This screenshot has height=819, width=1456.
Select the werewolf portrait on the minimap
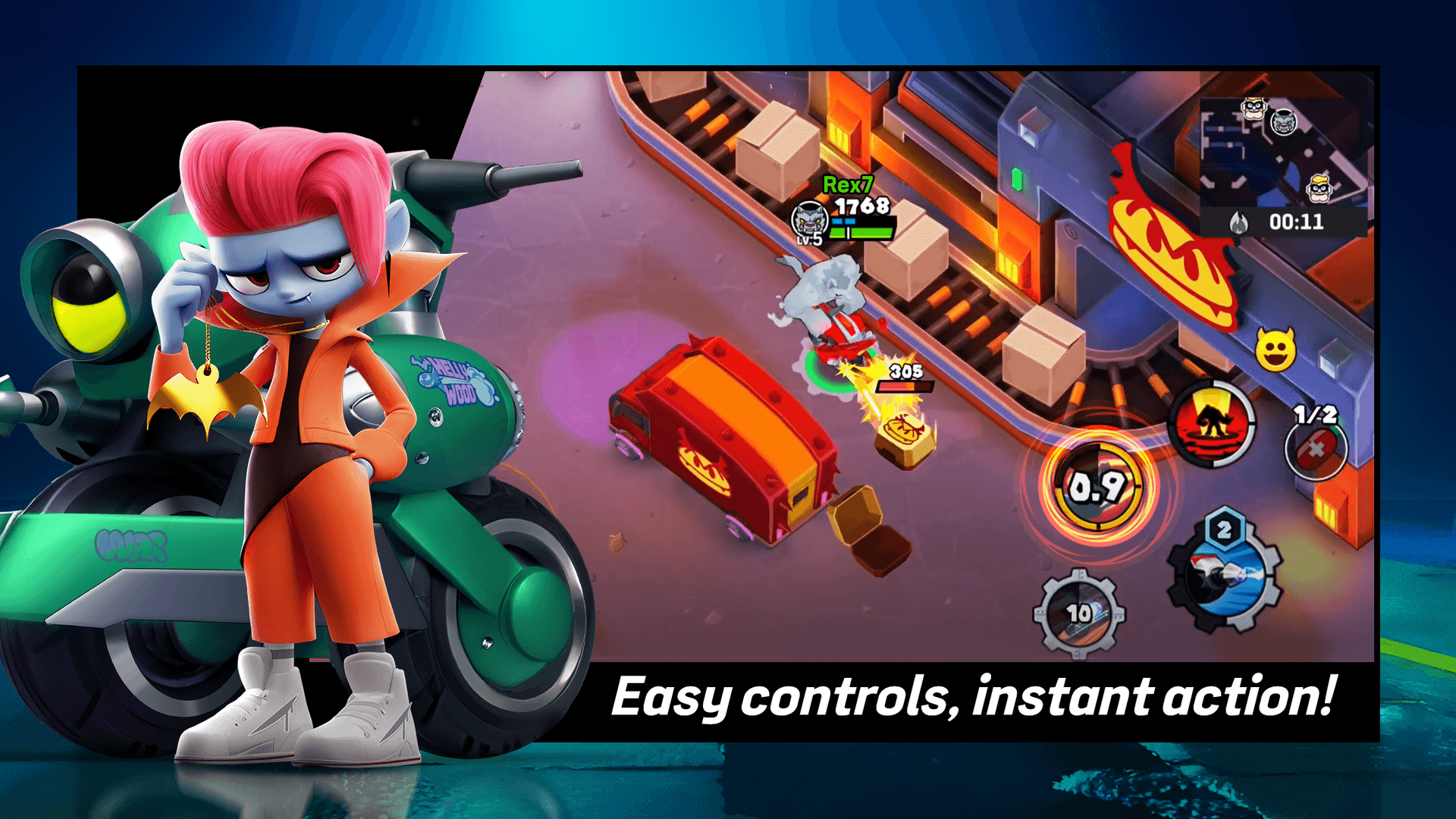tap(1282, 124)
